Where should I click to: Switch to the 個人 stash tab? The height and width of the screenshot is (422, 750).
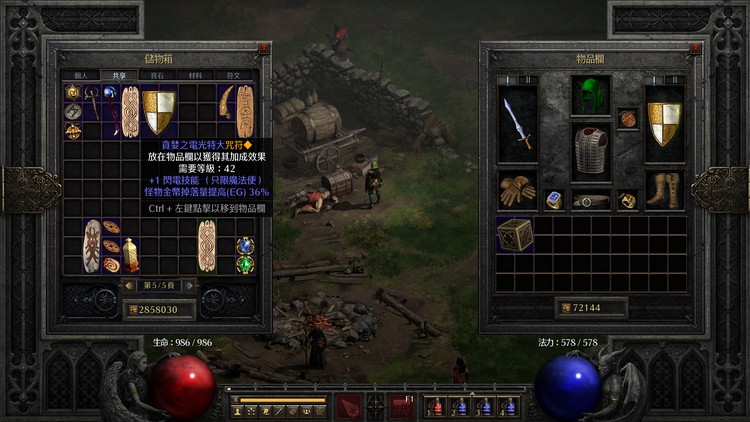point(82,75)
